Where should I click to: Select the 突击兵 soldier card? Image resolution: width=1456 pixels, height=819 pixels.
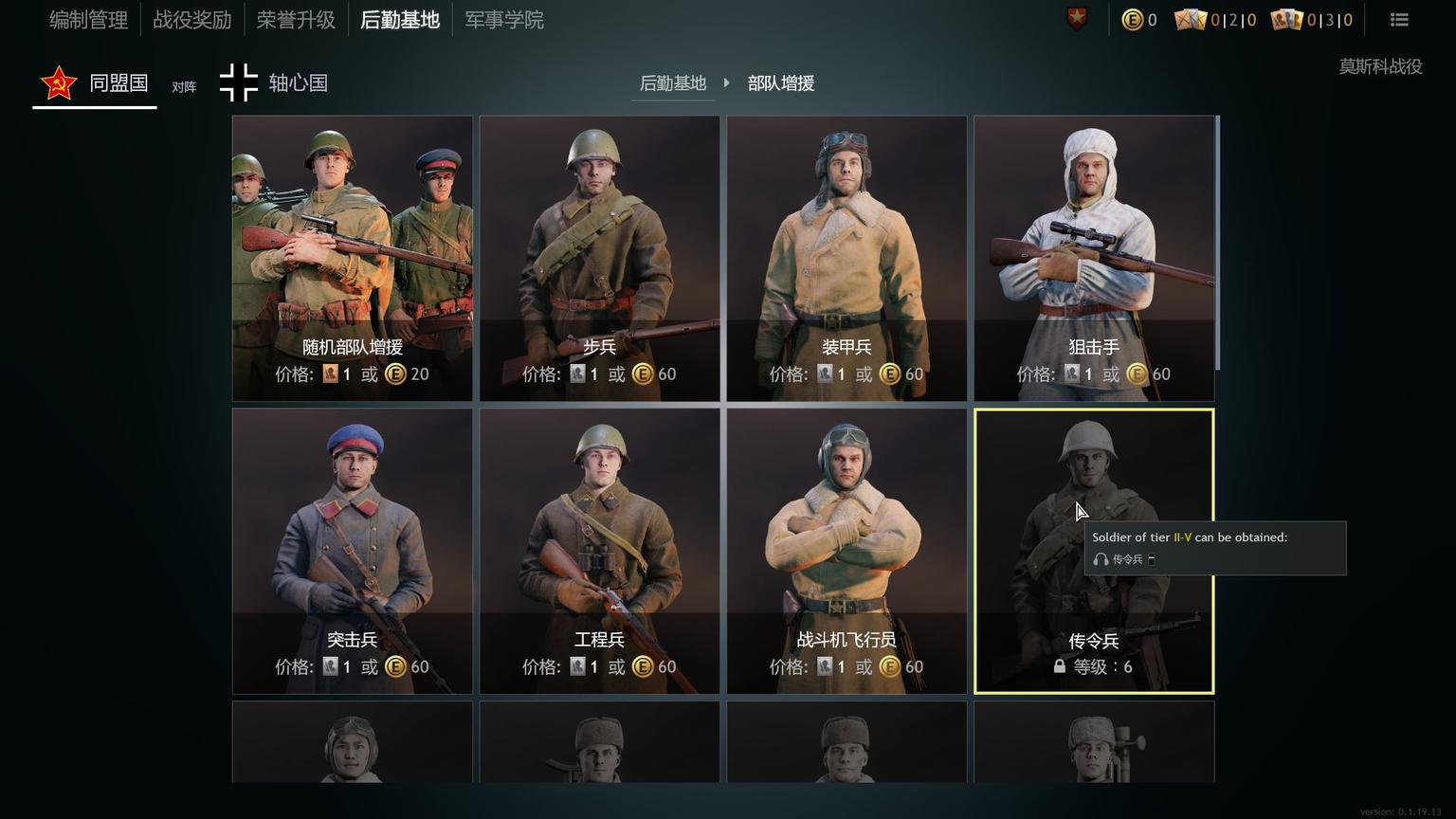[353, 551]
